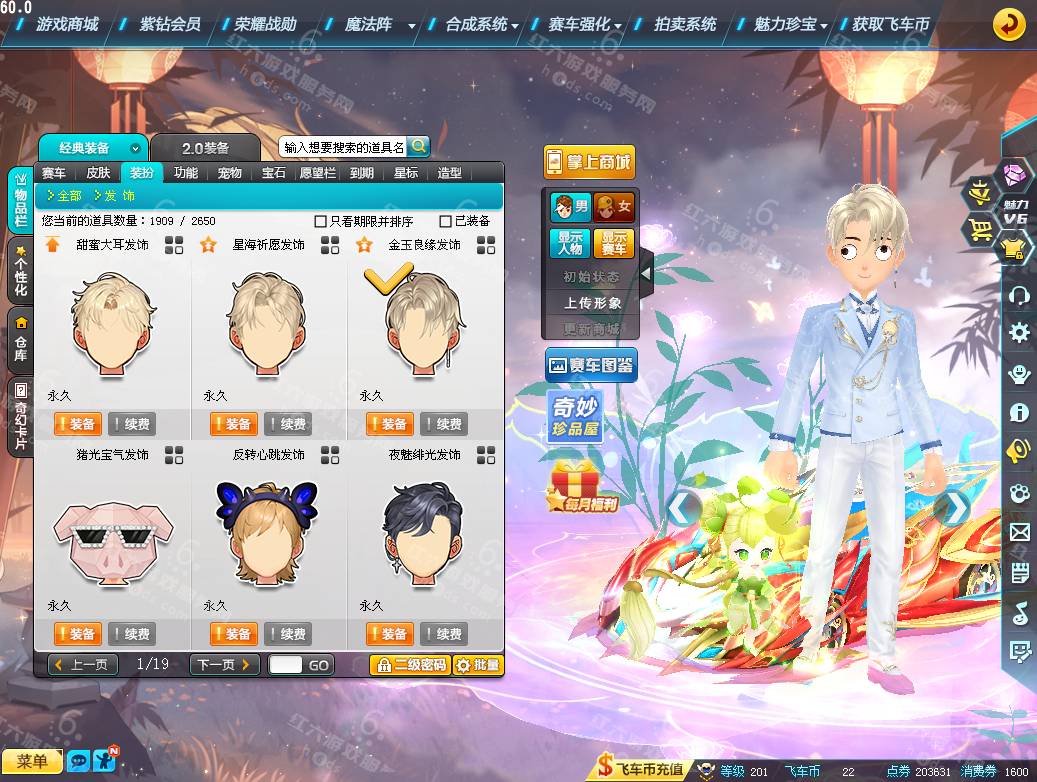Open the 赛车图鉴 car encyclopedia
This screenshot has width=1037, height=782.
(590, 366)
